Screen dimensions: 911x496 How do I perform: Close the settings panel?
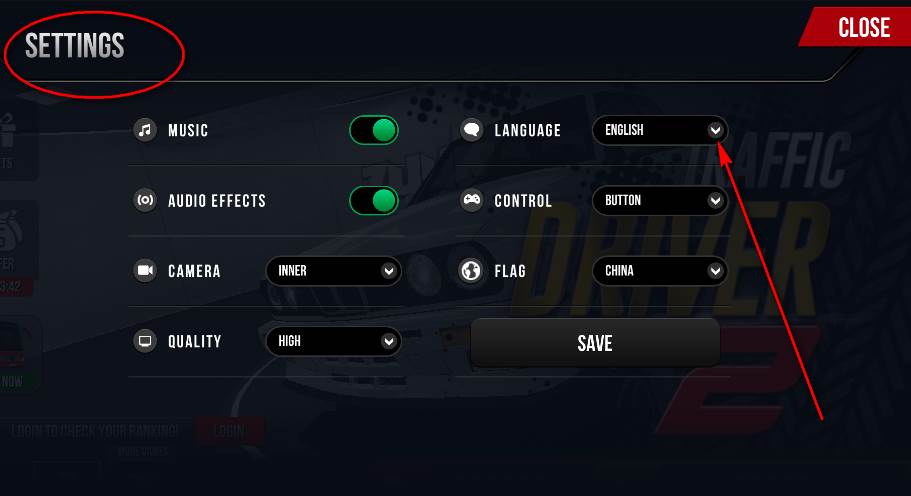(863, 27)
